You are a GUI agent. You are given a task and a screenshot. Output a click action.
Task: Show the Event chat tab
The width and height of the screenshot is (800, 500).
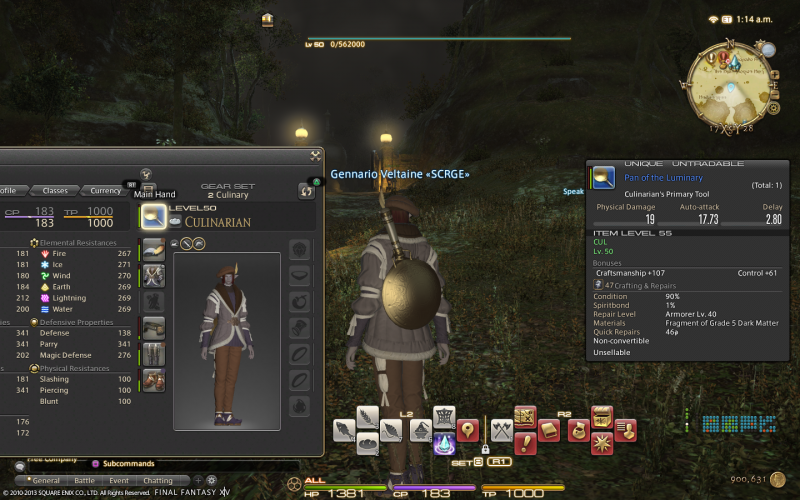119,481
